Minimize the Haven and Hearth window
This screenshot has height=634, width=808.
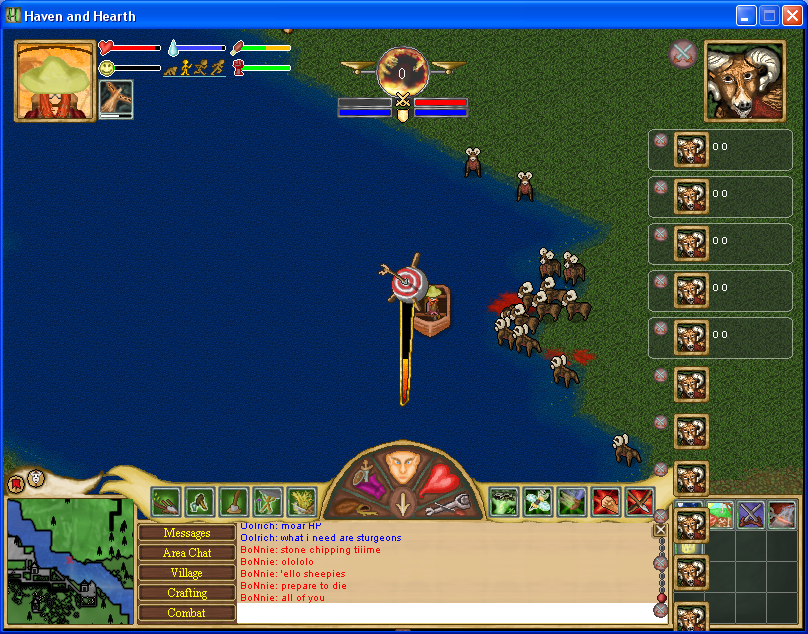point(747,15)
